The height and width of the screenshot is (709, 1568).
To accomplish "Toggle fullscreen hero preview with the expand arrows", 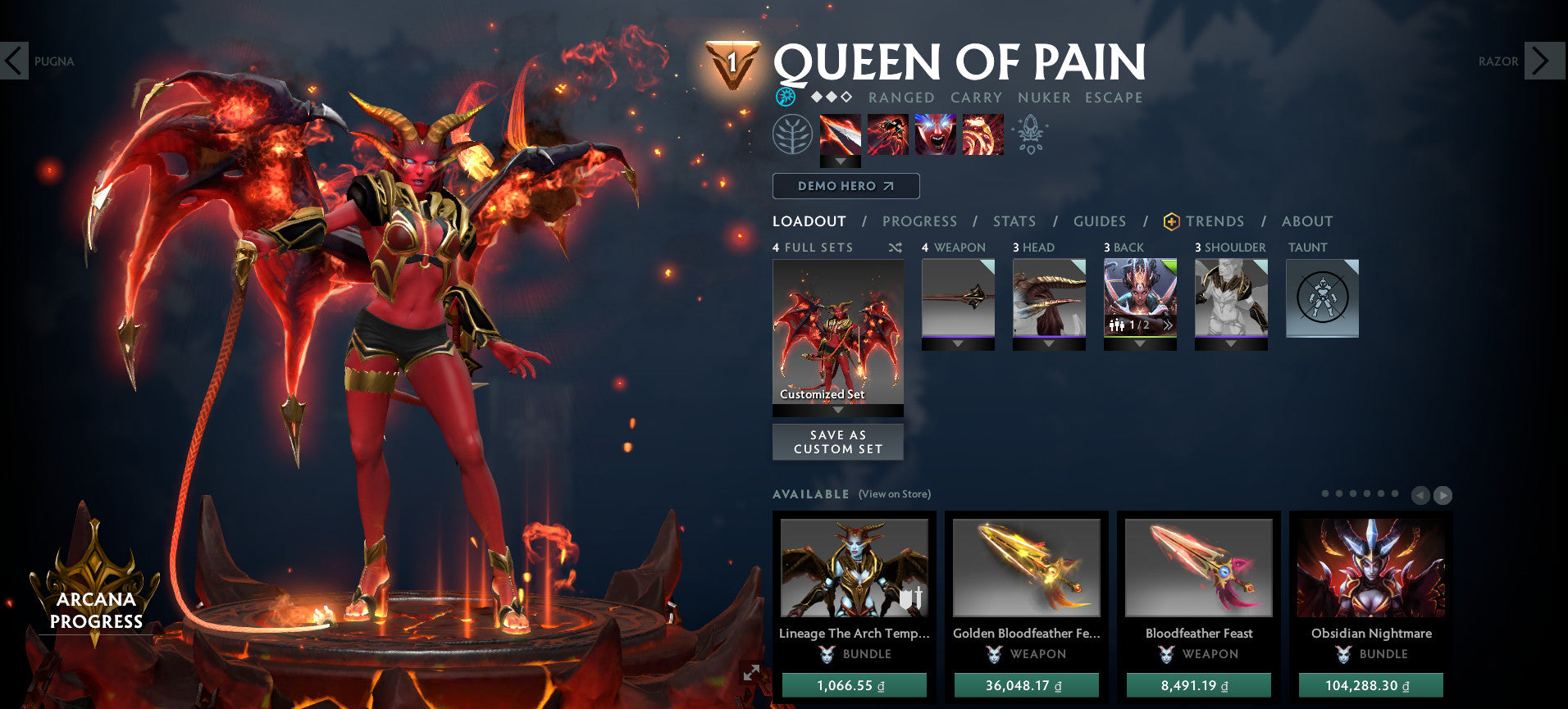I will (750, 672).
